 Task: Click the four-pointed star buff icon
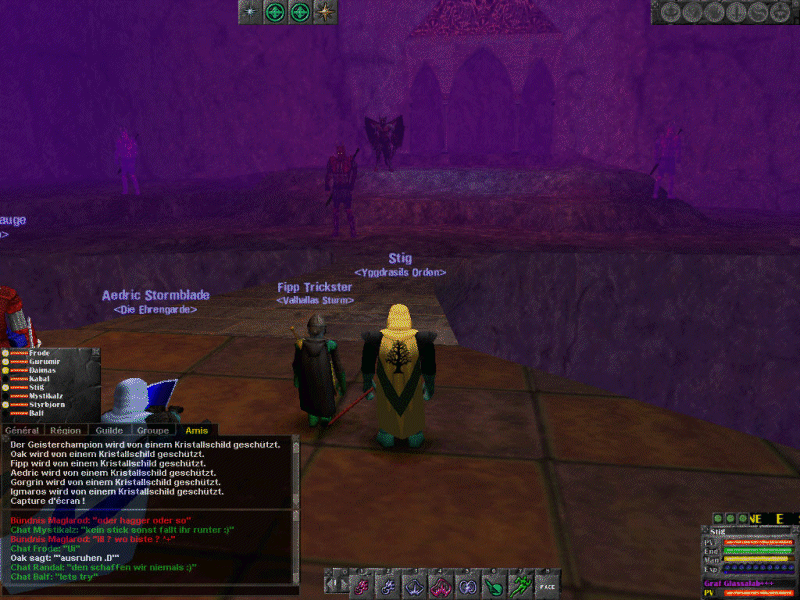coord(324,12)
